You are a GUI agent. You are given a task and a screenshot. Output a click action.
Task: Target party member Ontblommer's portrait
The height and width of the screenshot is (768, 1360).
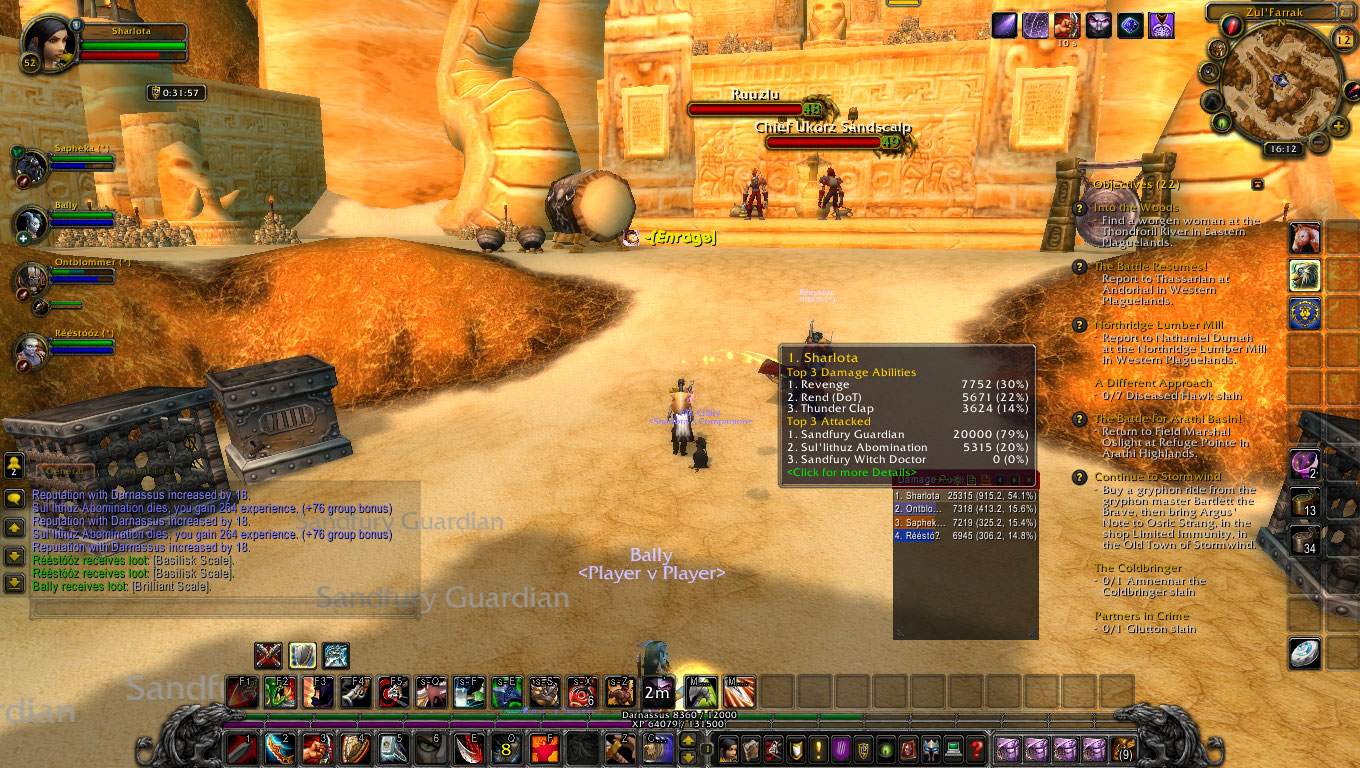(31, 279)
